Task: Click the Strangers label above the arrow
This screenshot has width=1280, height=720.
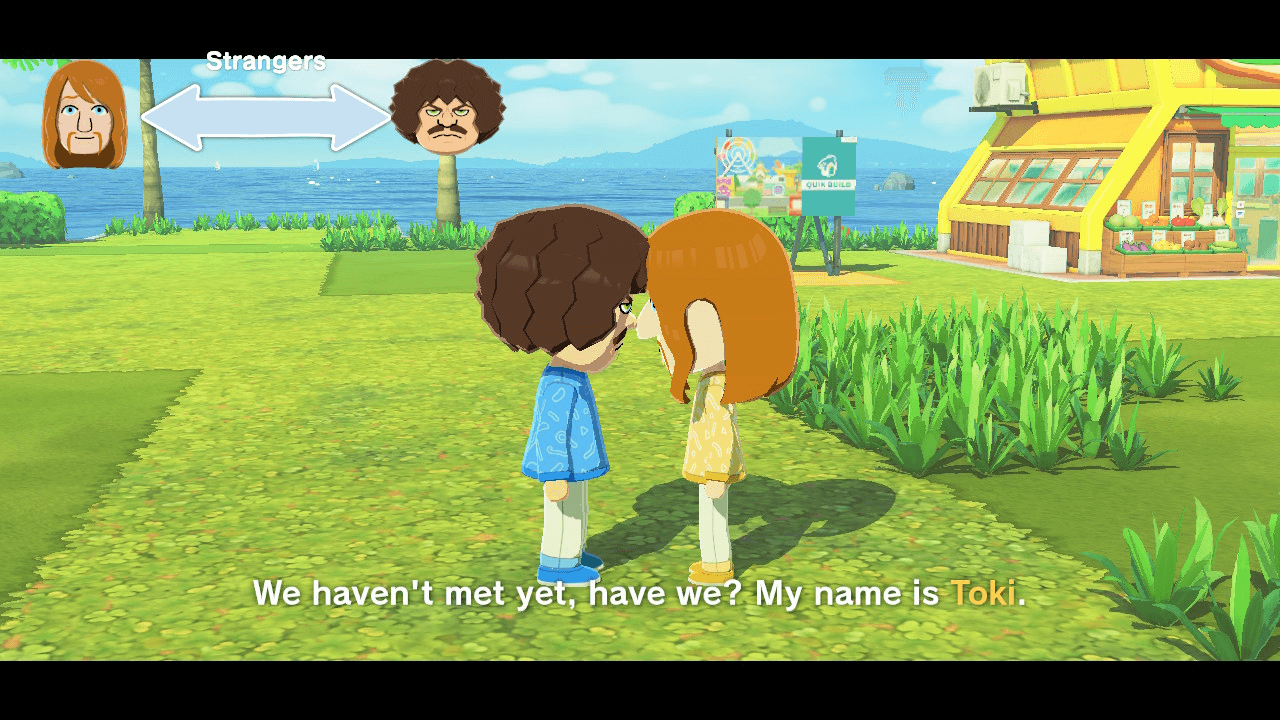Action: [x=265, y=60]
